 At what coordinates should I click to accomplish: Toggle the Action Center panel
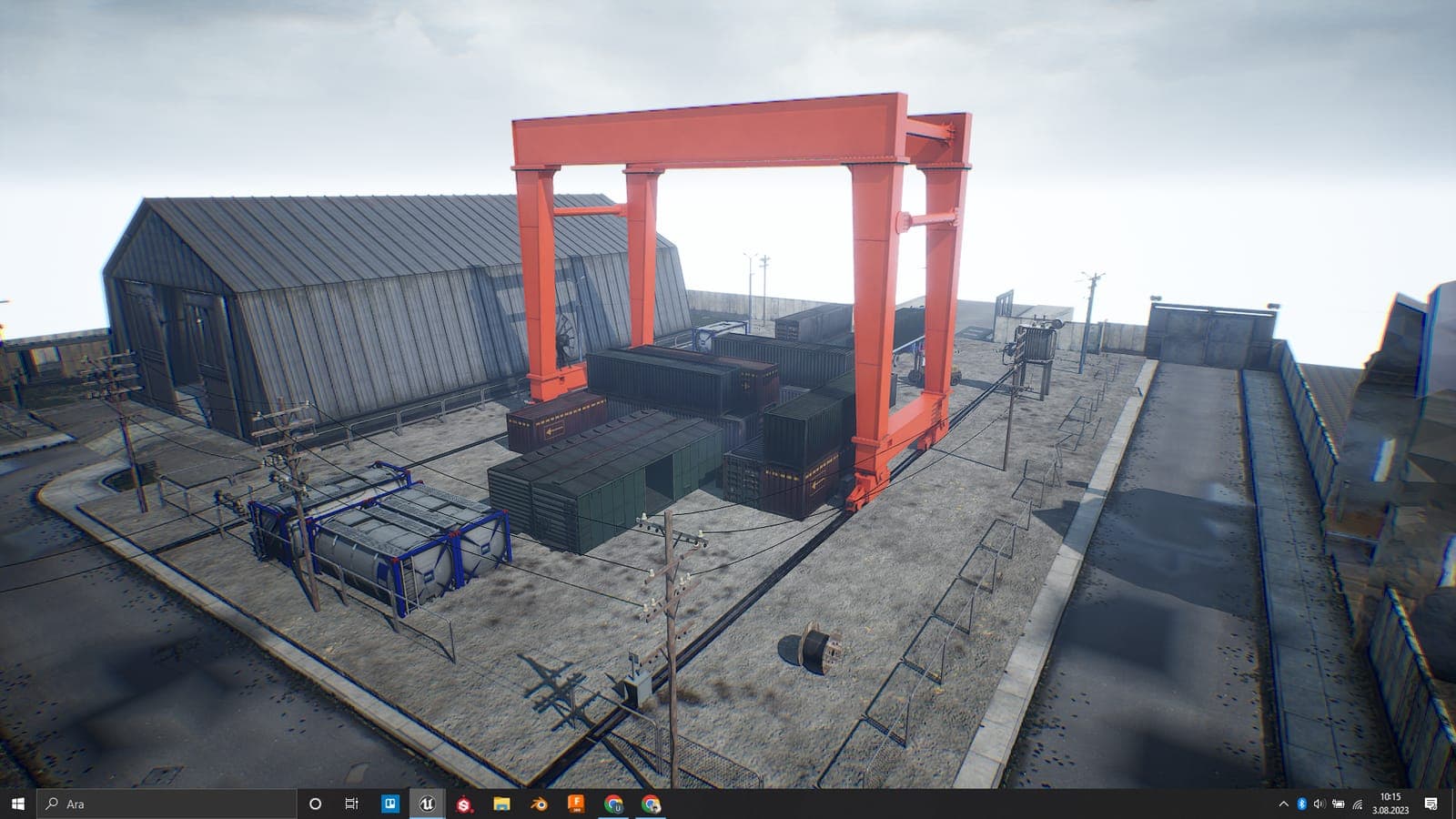pos(1431,804)
